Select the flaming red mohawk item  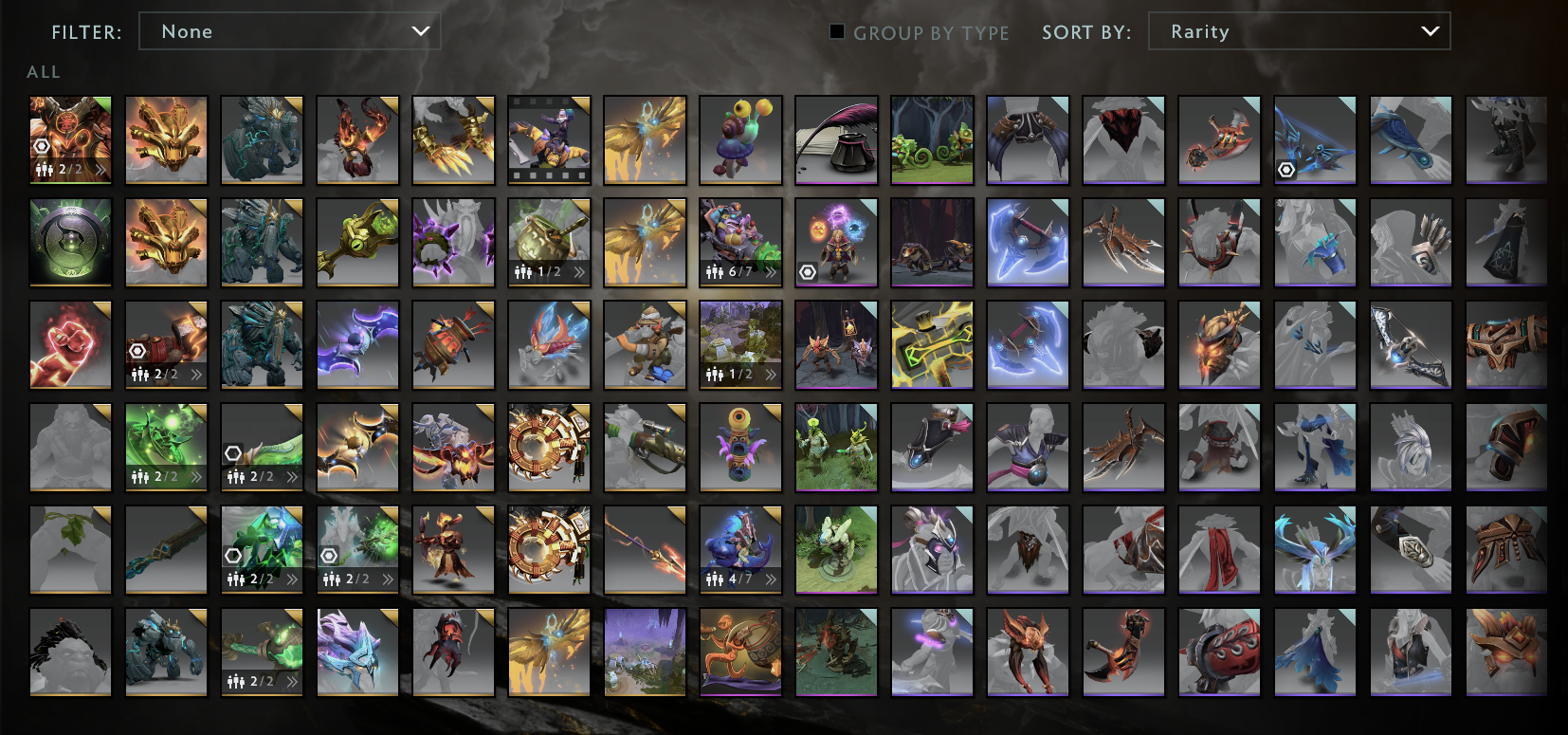tap(357, 139)
